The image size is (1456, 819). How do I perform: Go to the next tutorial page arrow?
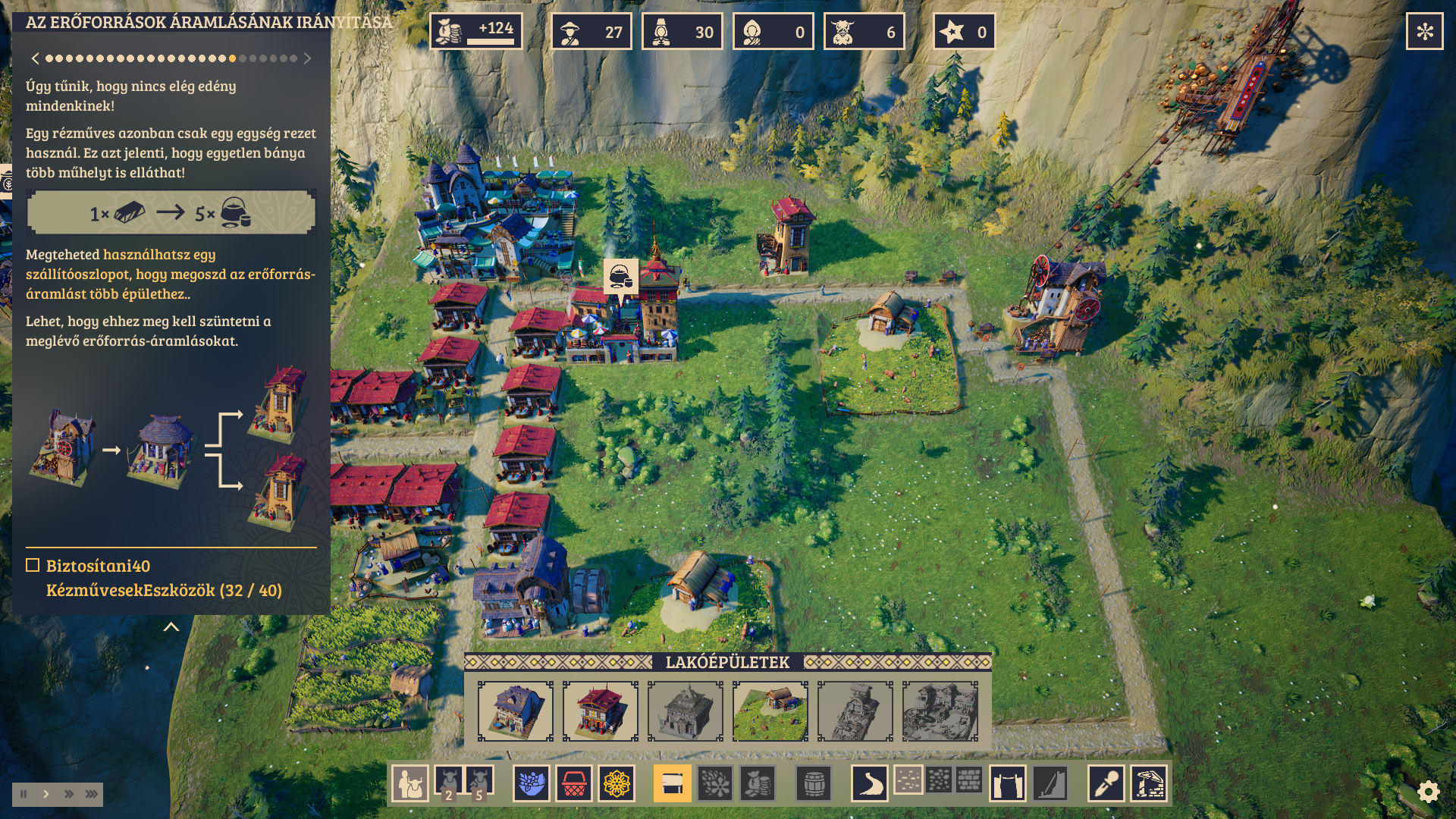(x=307, y=58)
